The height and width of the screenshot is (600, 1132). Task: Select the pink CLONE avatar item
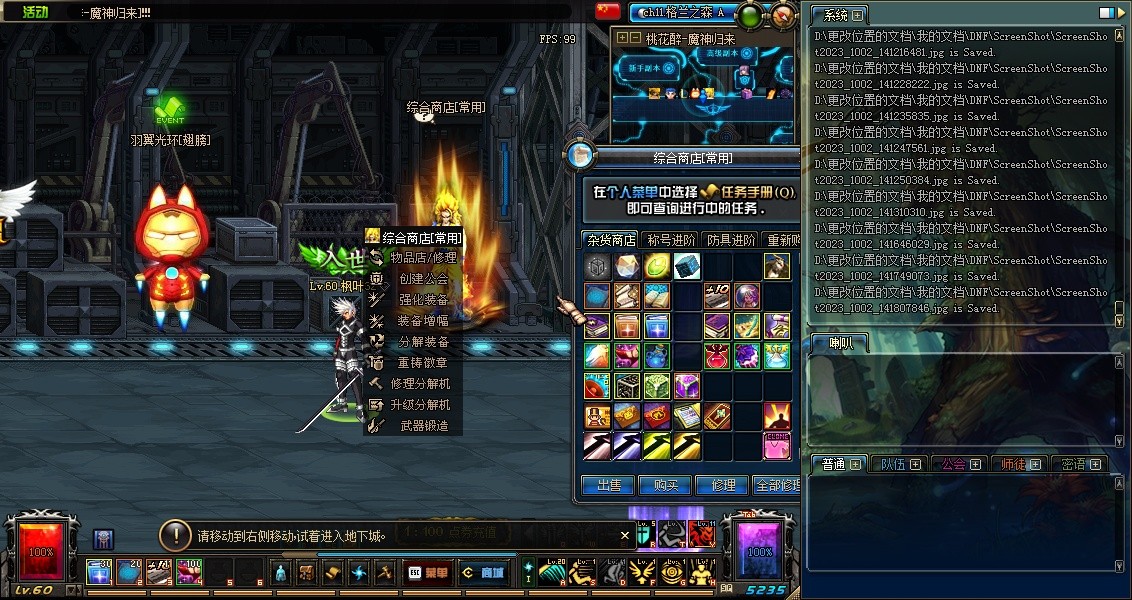point(777,445)
